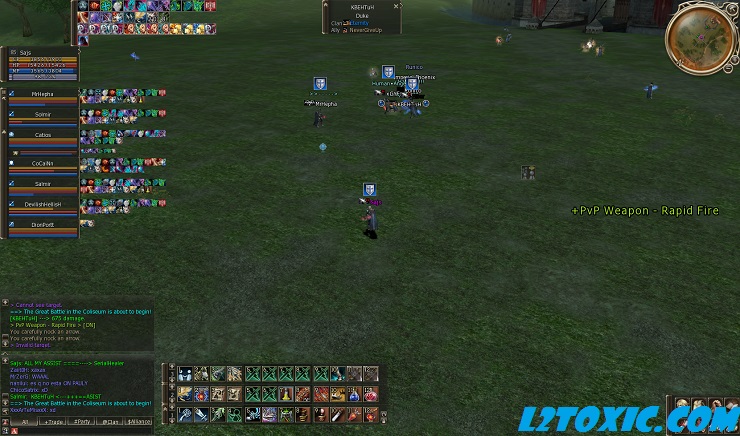Select party member MrHepha
The width and height of the screenshot is (740, 436).
[42, 94]
